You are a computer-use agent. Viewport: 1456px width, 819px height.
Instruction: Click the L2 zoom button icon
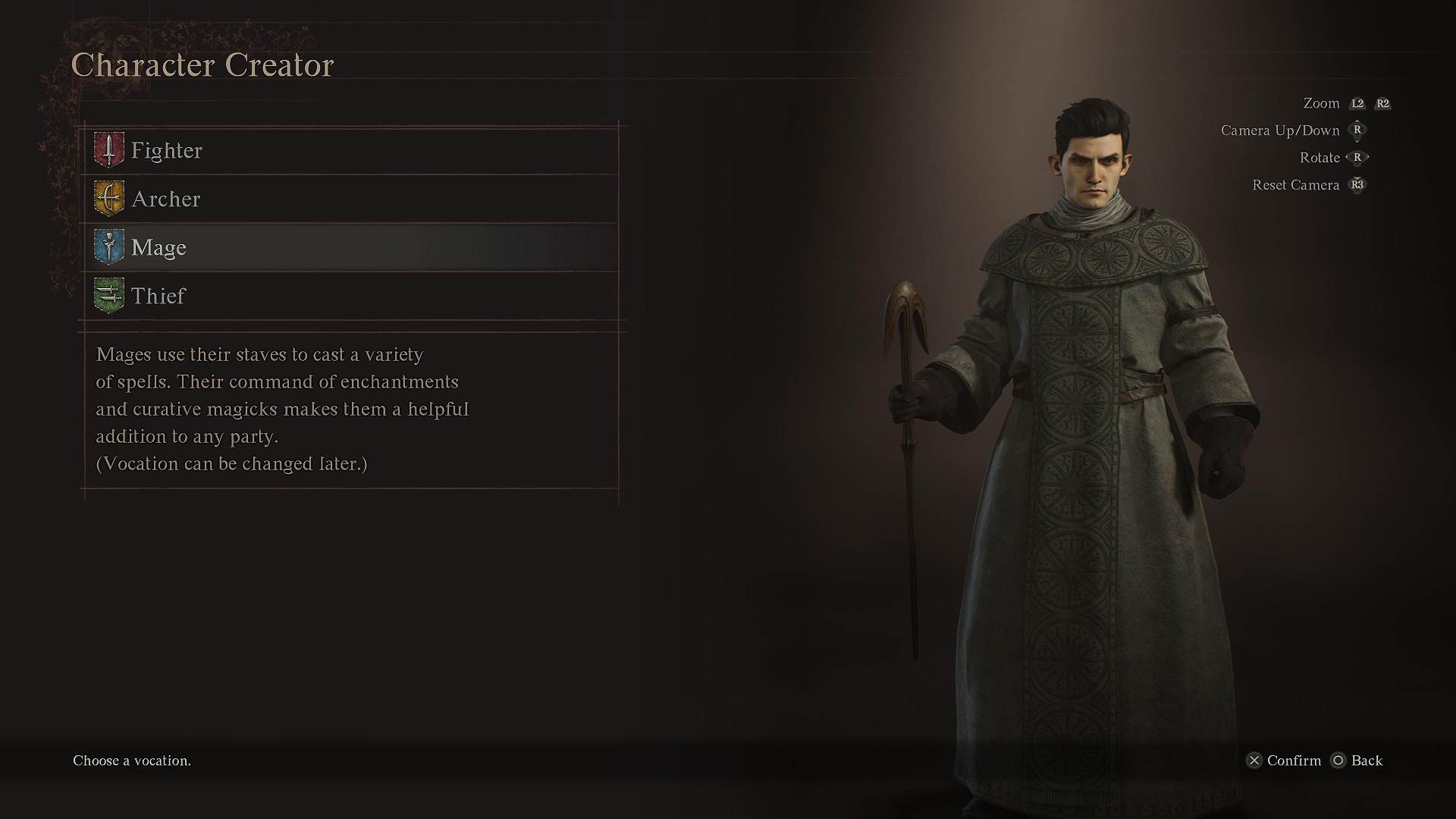pos(1357,103)
